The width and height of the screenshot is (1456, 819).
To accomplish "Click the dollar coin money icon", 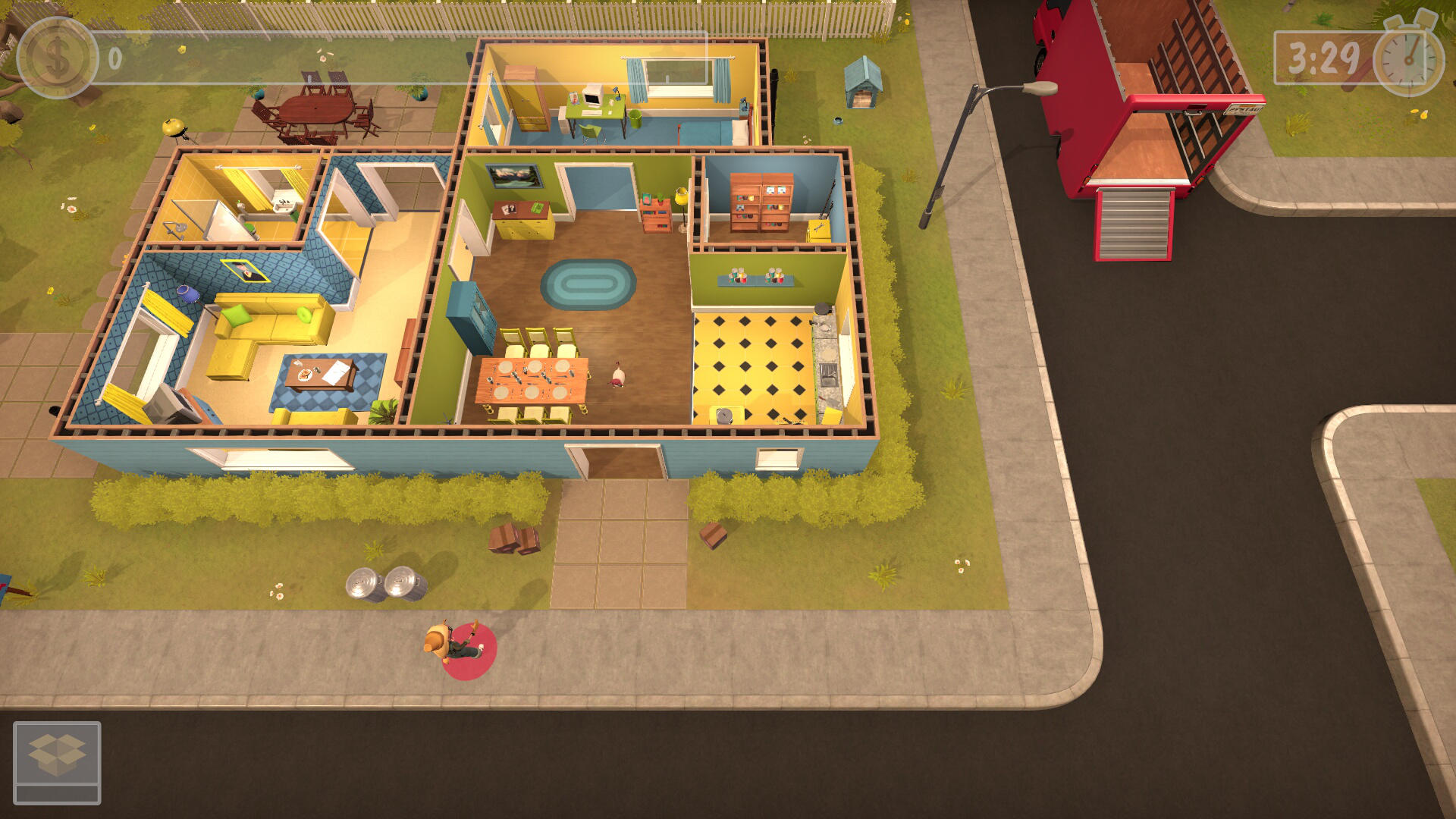I will pyautogui.click(x=57, y=58).
